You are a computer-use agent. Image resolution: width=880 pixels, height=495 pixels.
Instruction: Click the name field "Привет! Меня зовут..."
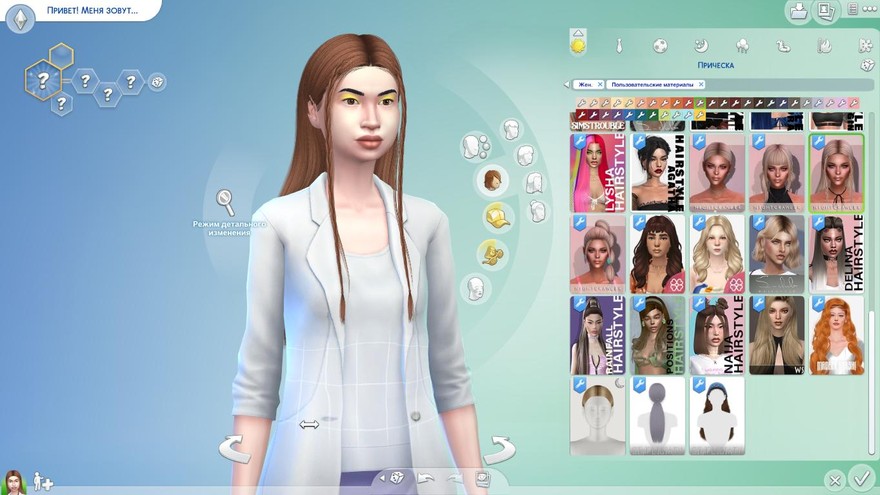coord(92,11)
